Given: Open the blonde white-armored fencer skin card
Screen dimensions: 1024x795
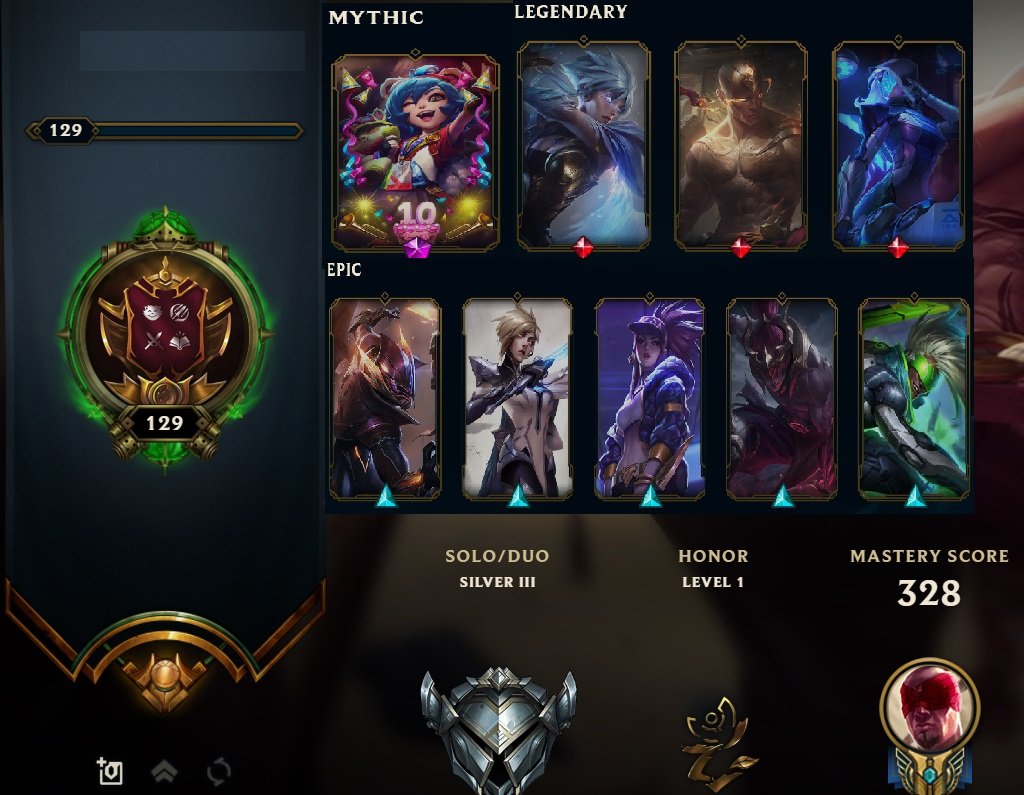Looking at the screenshot, I should point(517,398).
